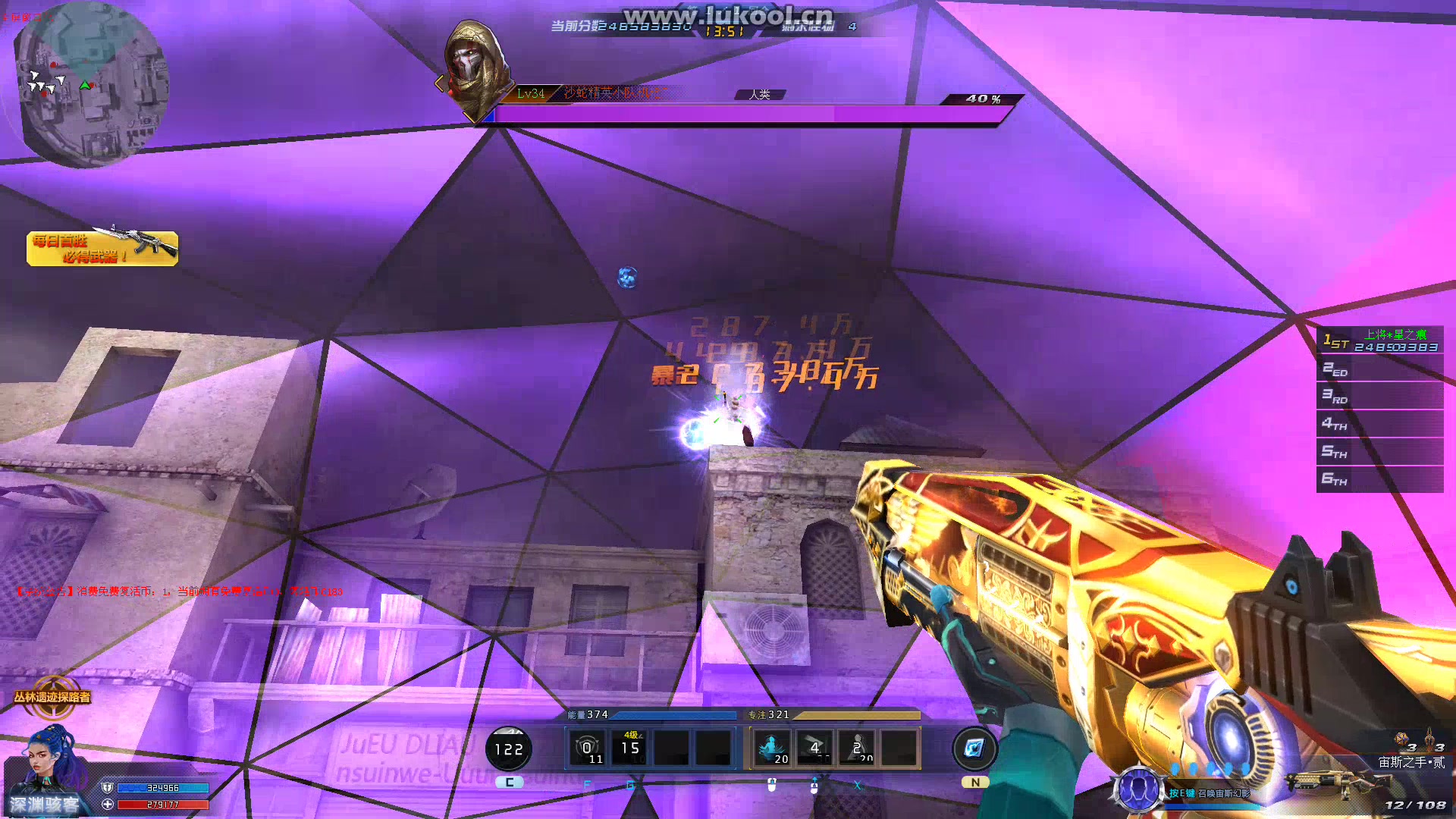Click the blue card icon above N
The height and width of the screenshot is (819, 1456).
(974, 749)
